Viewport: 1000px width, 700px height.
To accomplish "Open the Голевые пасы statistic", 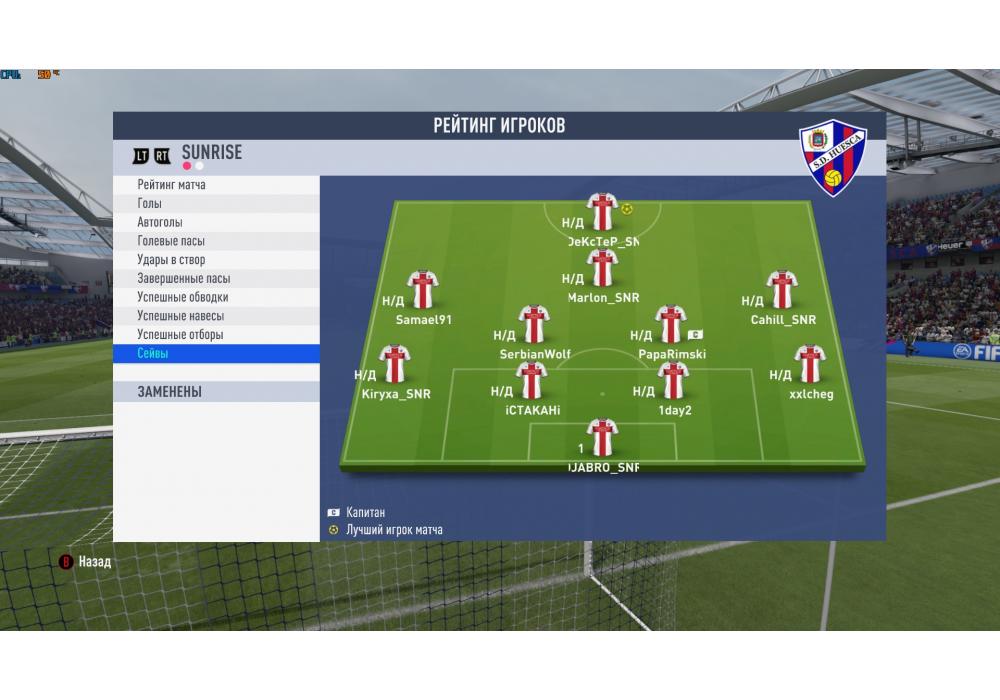I will (x=172, y=241).
